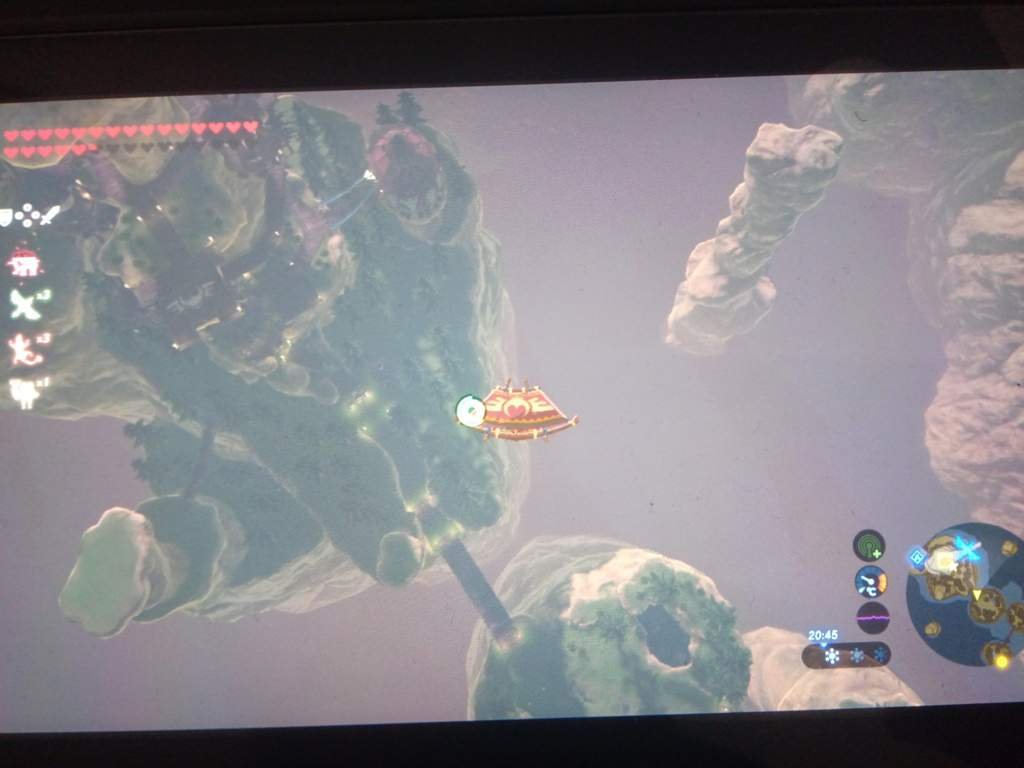Click the green crossed status effect icon
The image size is (1024, 768).
pyautogui.click(x=27, y=305)
